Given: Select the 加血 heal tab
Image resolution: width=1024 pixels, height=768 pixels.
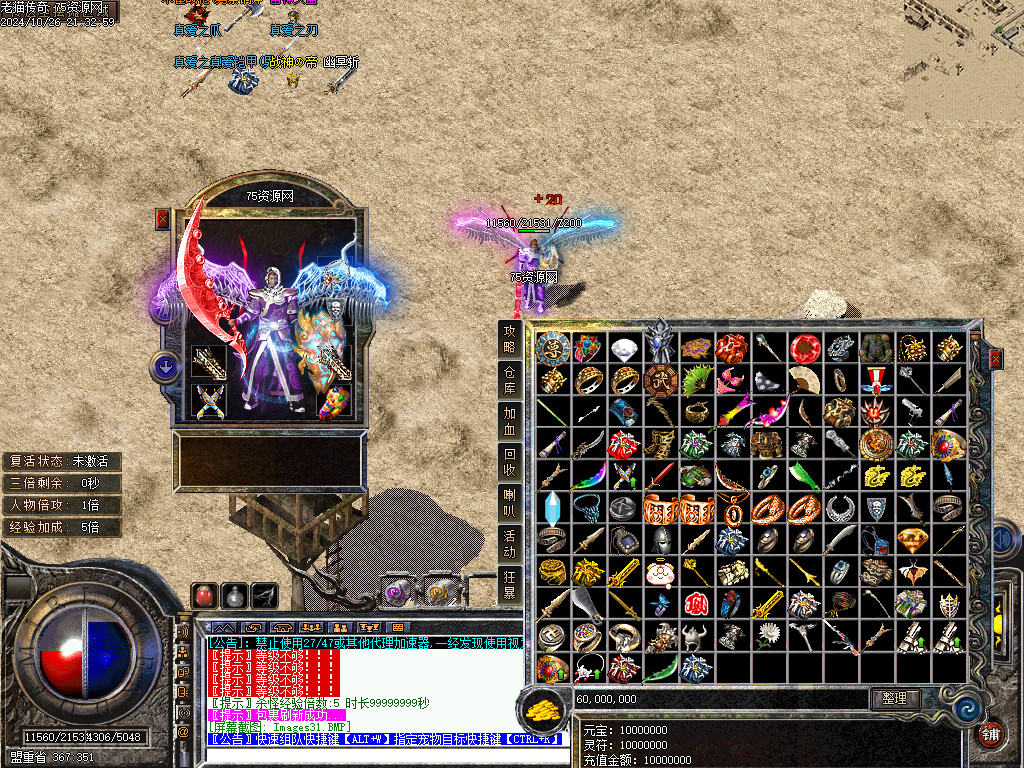Looking at the screenshot, I should click(510, 421).
